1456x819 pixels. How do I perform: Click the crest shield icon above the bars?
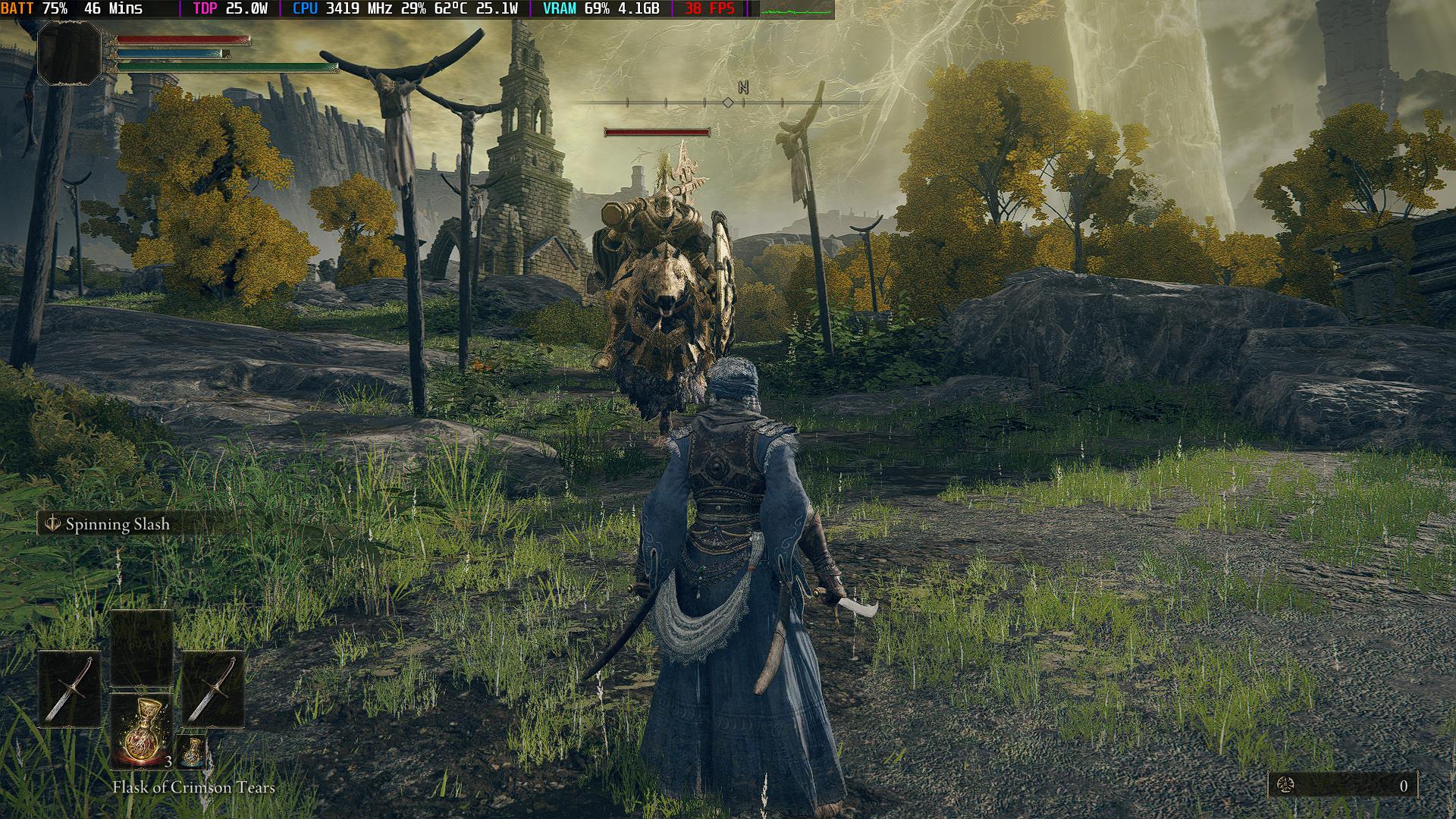tap(70, 55)
